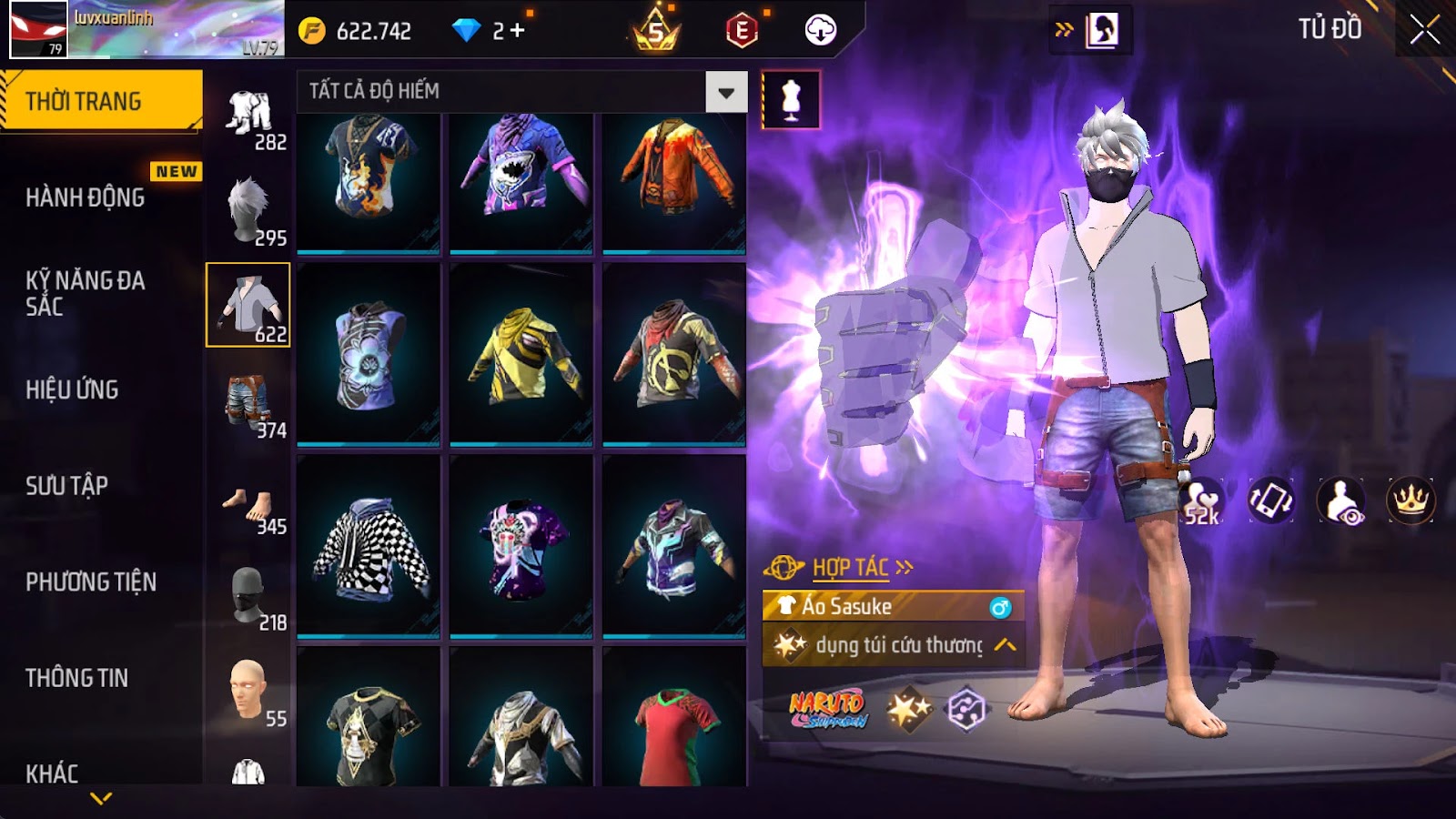This screenshot has height=819, width=1456.
Task: Click the gold coin balance icon
Action: coord(312,31)
